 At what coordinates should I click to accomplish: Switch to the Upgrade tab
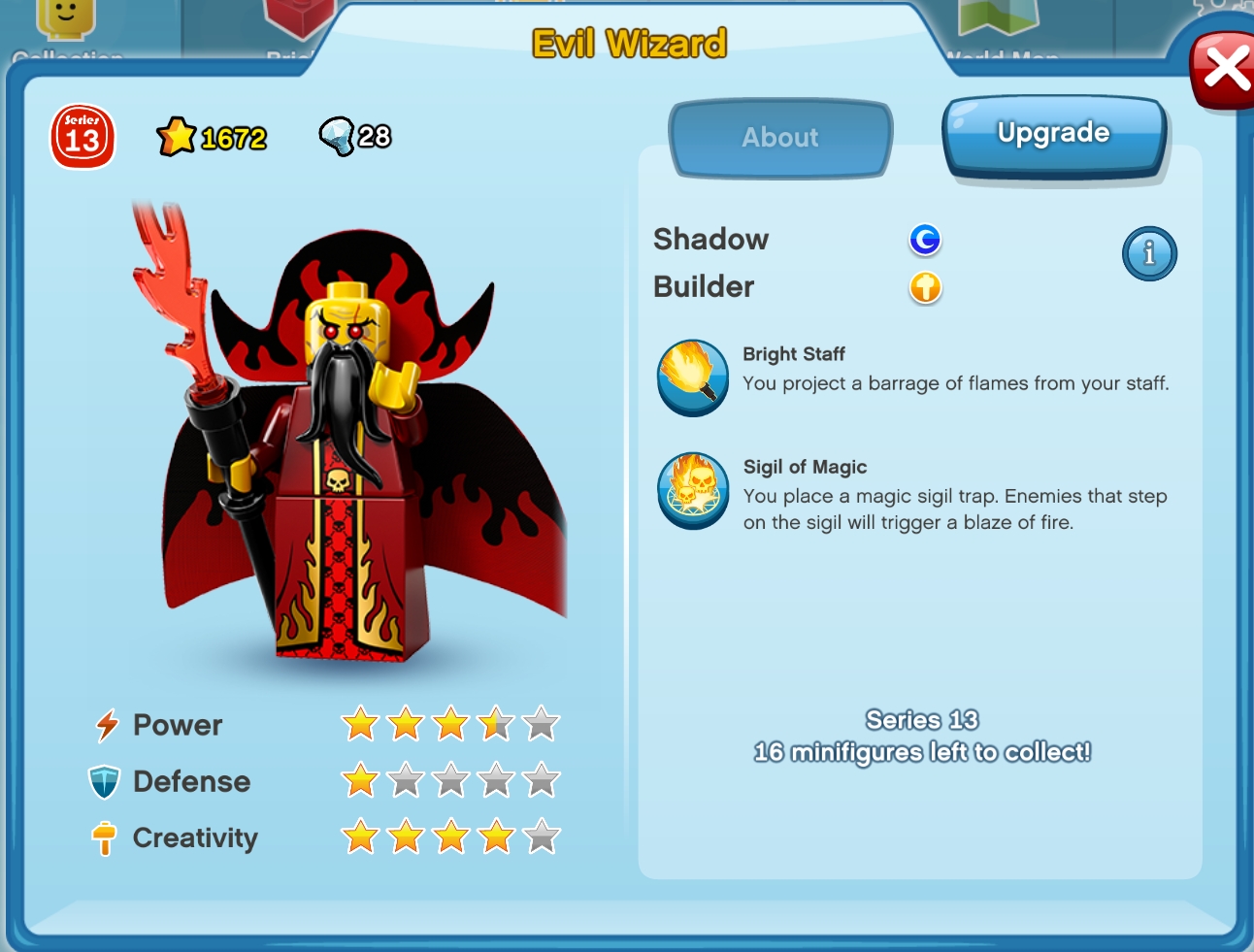[x=1054, y=133]
